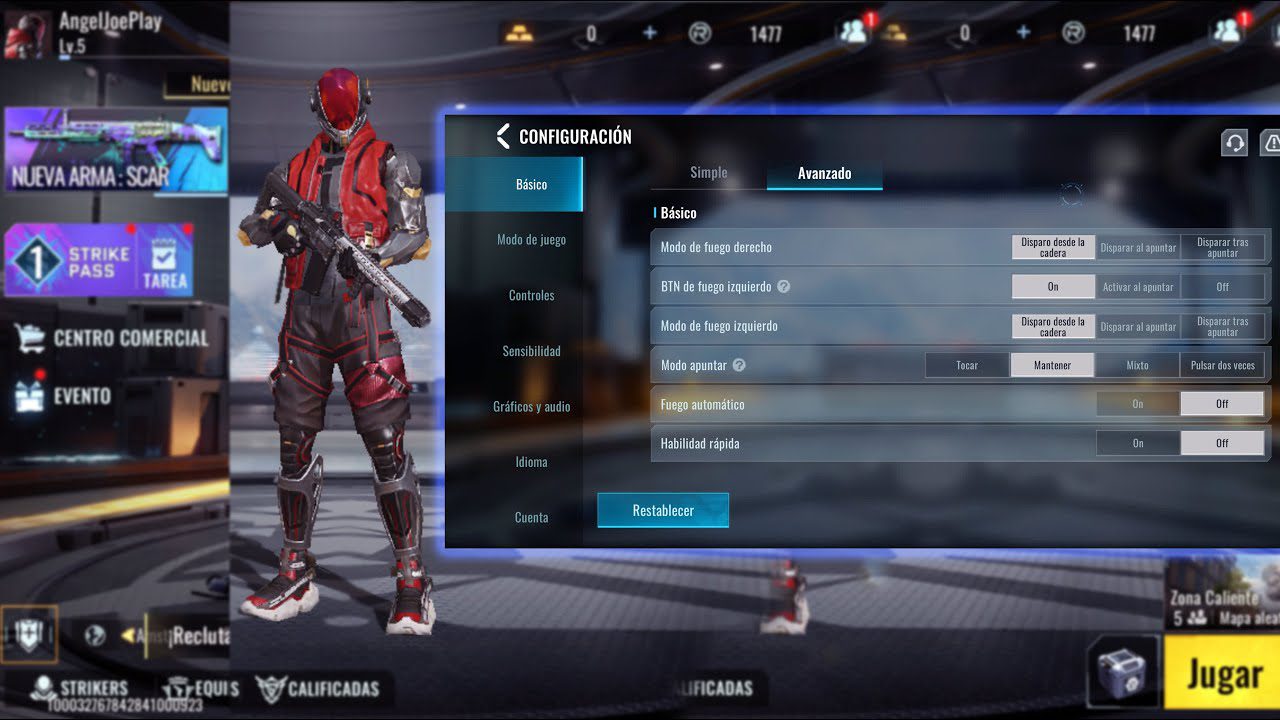Open the headset customer support icon

click(x=1234, y=143)
